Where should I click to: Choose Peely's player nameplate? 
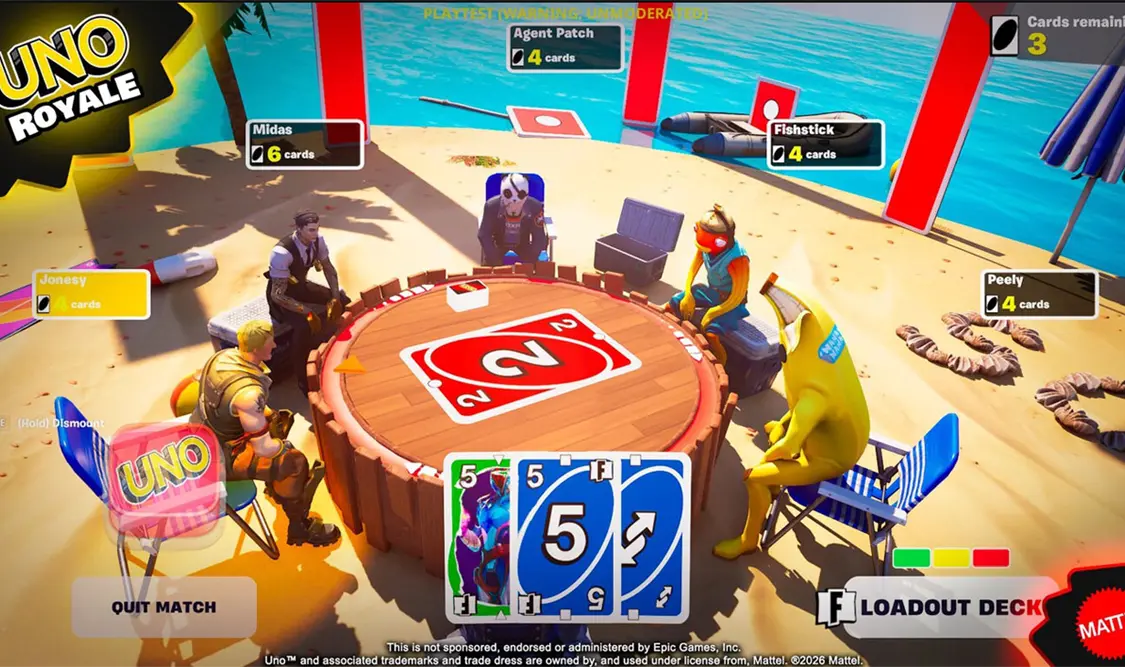click(1040, 293)
